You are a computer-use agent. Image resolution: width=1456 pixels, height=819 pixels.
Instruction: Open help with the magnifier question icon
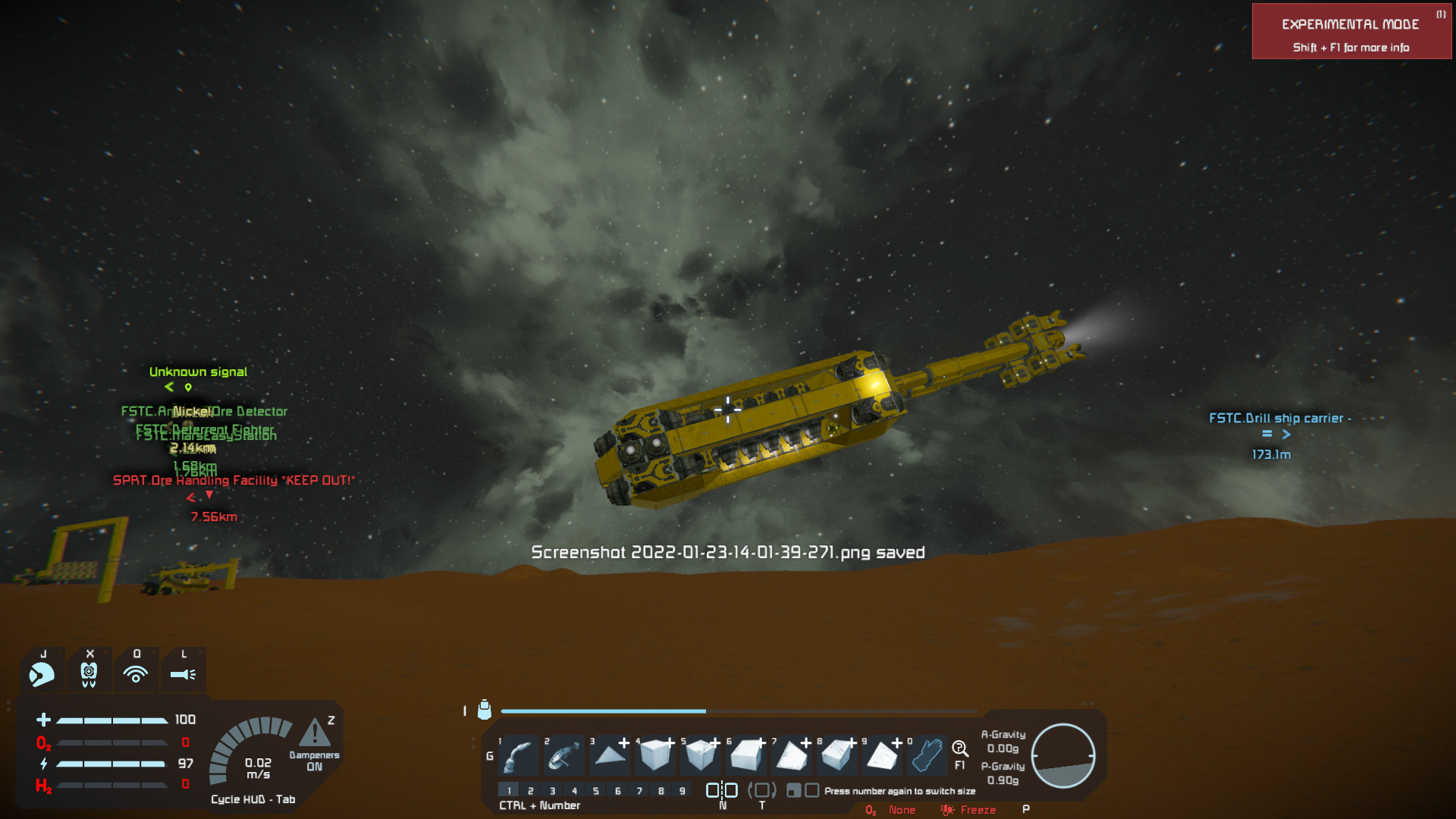(959, 749)
